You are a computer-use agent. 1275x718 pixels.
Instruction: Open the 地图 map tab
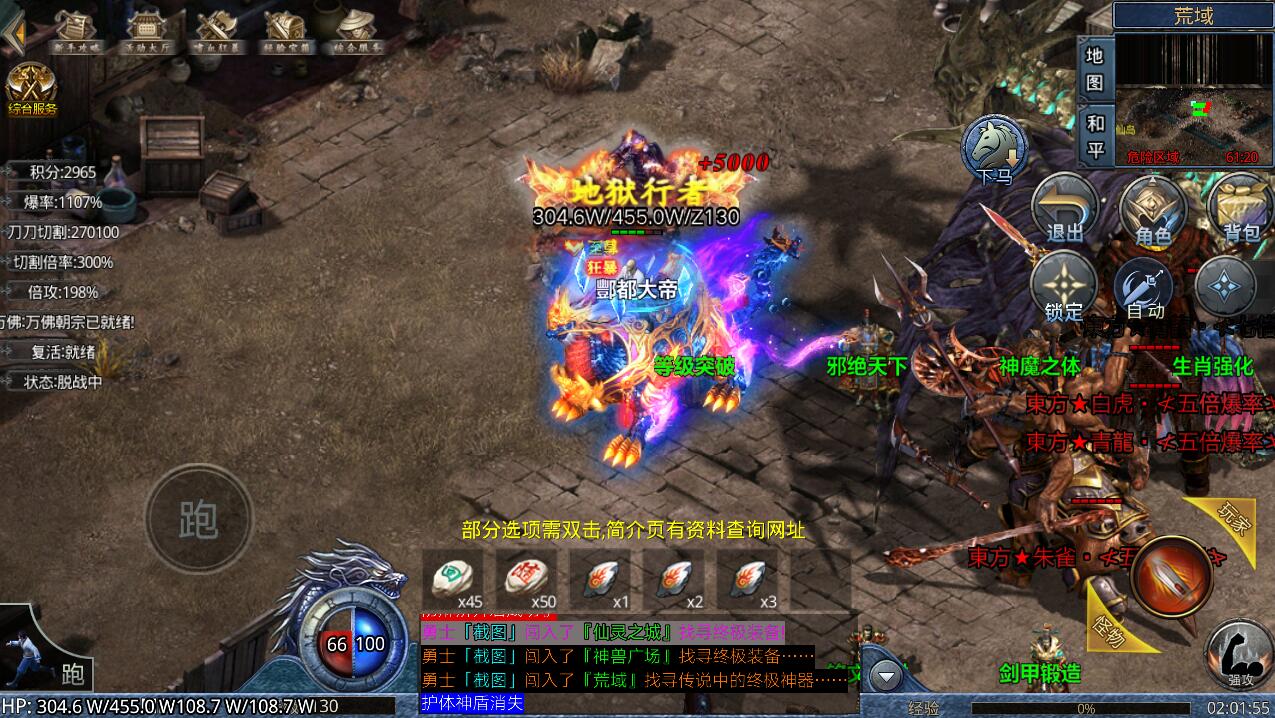[1095, 68]
